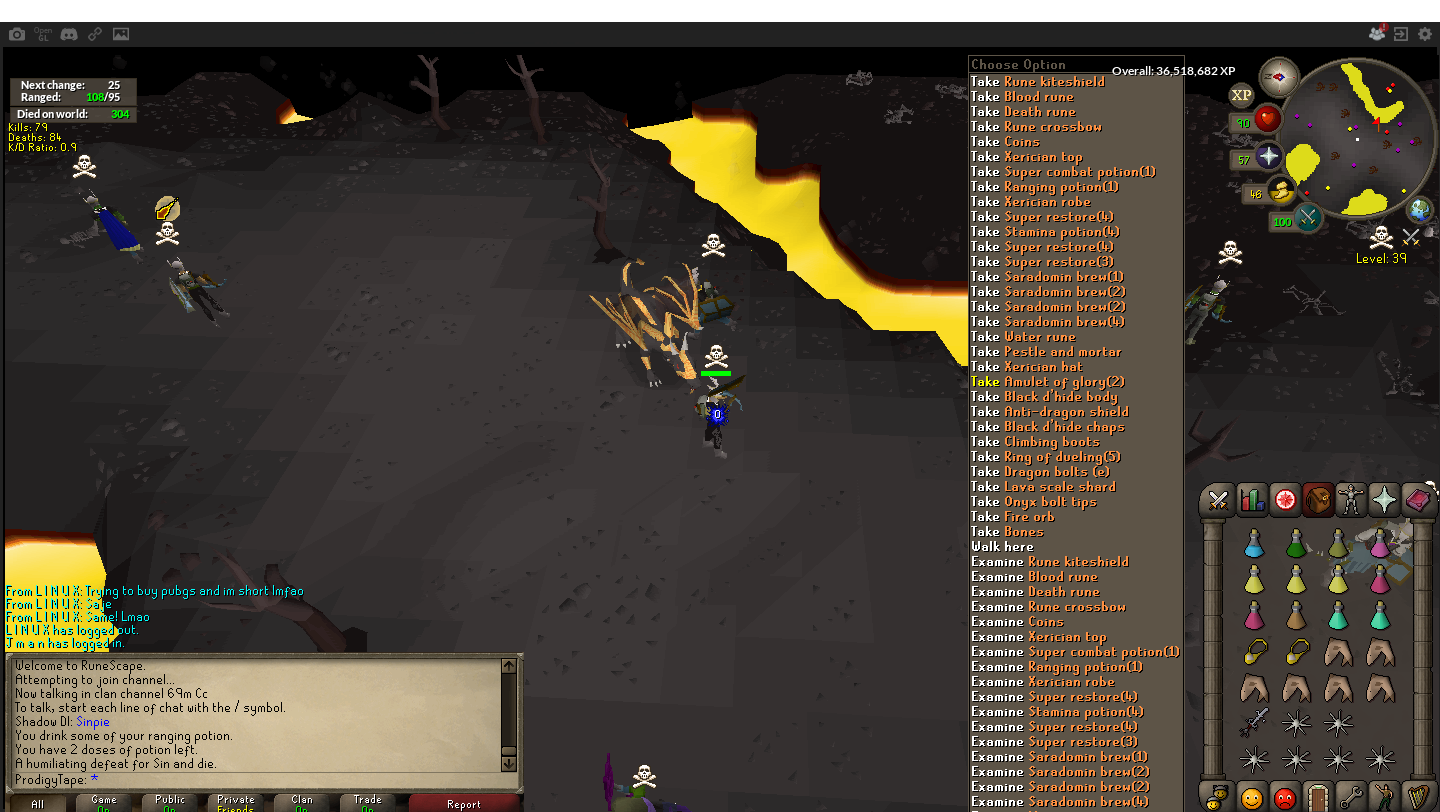1440x812 pixels.
Task: Click the compass to face north
Action: click(x=1279, y=76)
